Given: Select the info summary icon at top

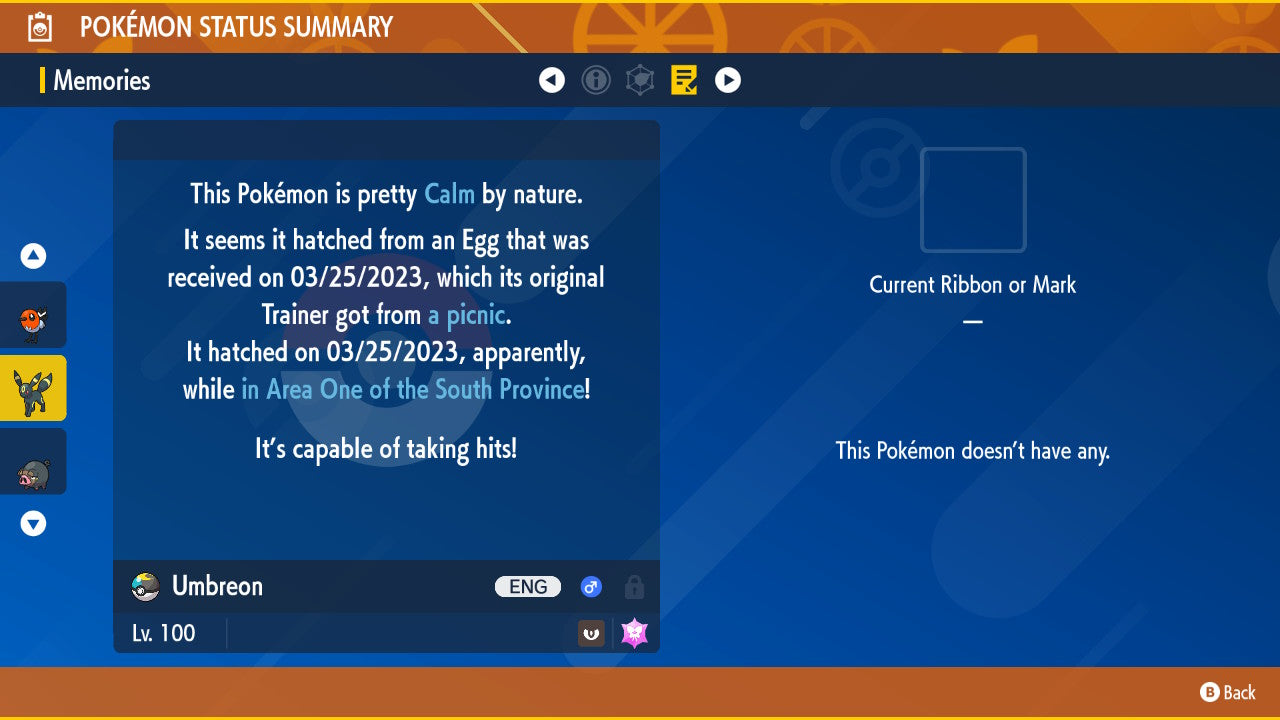Looking at the screenshot, I should (x=596, y=80).
